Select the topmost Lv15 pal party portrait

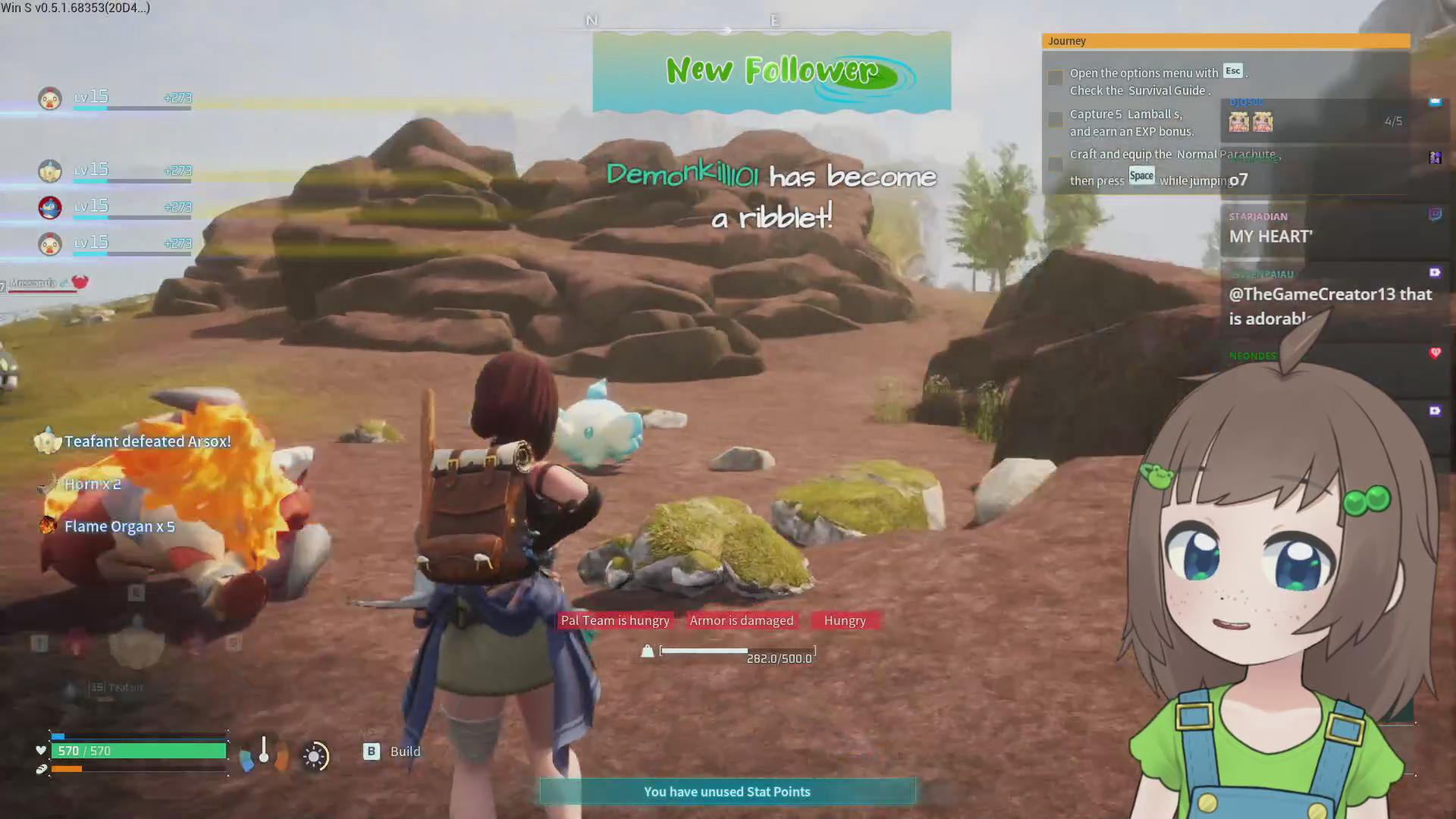coord(50,96)
